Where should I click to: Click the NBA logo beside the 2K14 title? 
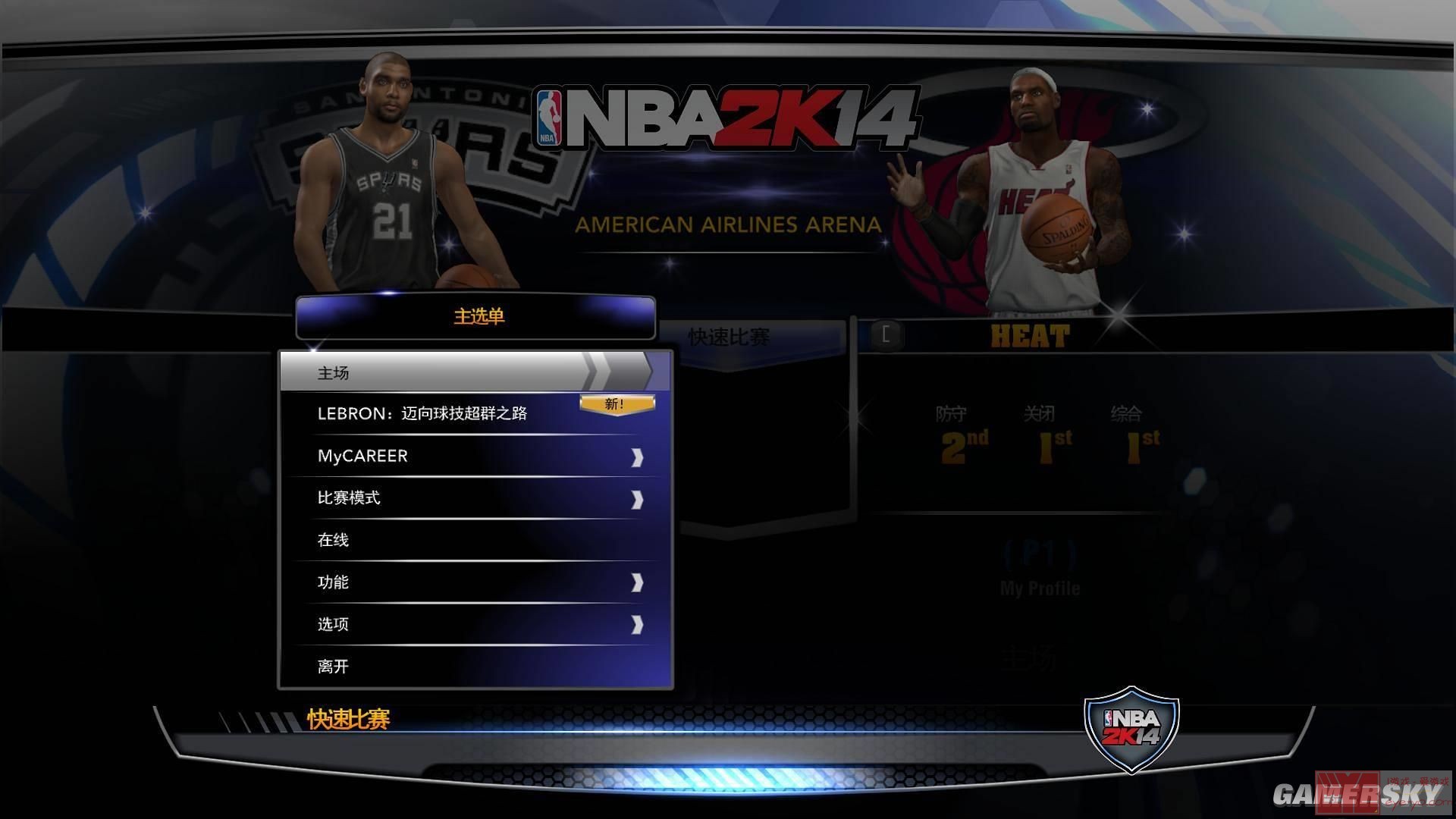(x=551, y=115)
